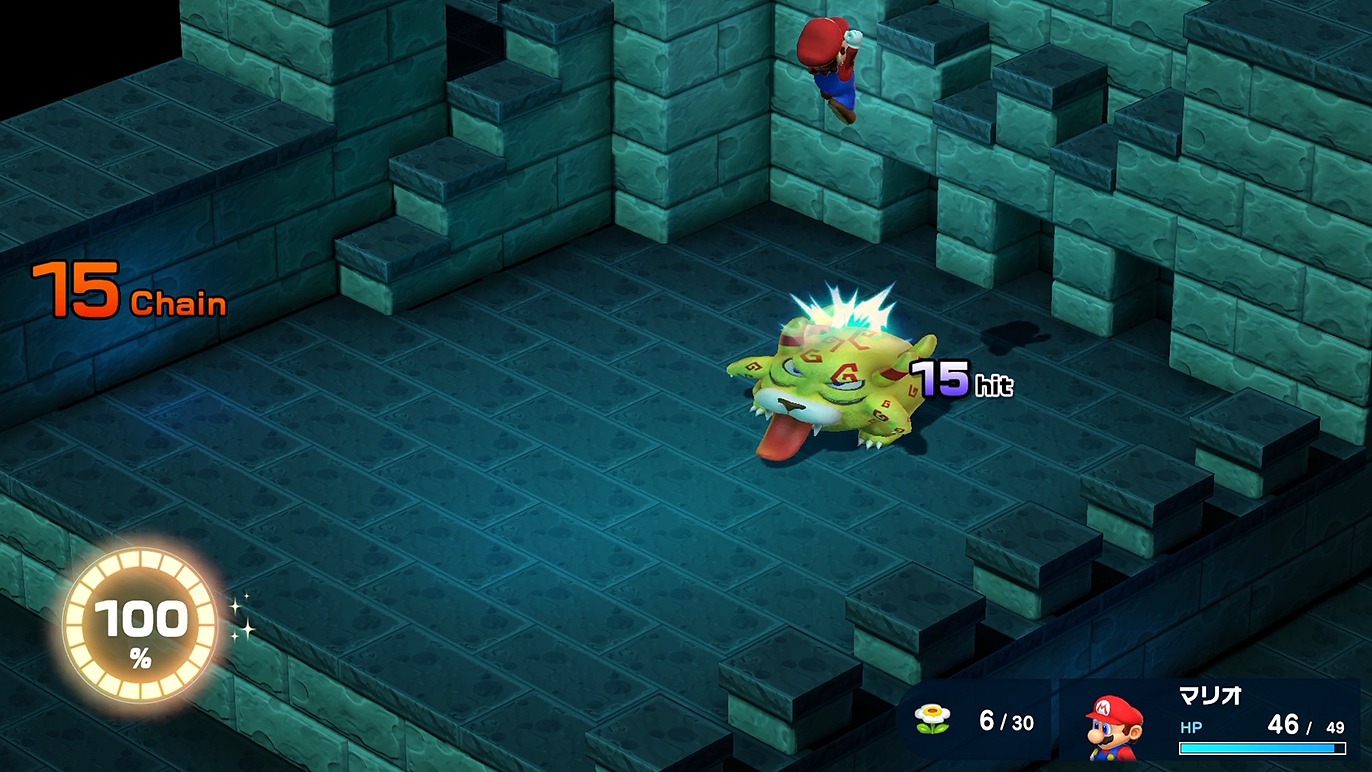
Task: Click the 100% action gauge
Action: (140, 626)
